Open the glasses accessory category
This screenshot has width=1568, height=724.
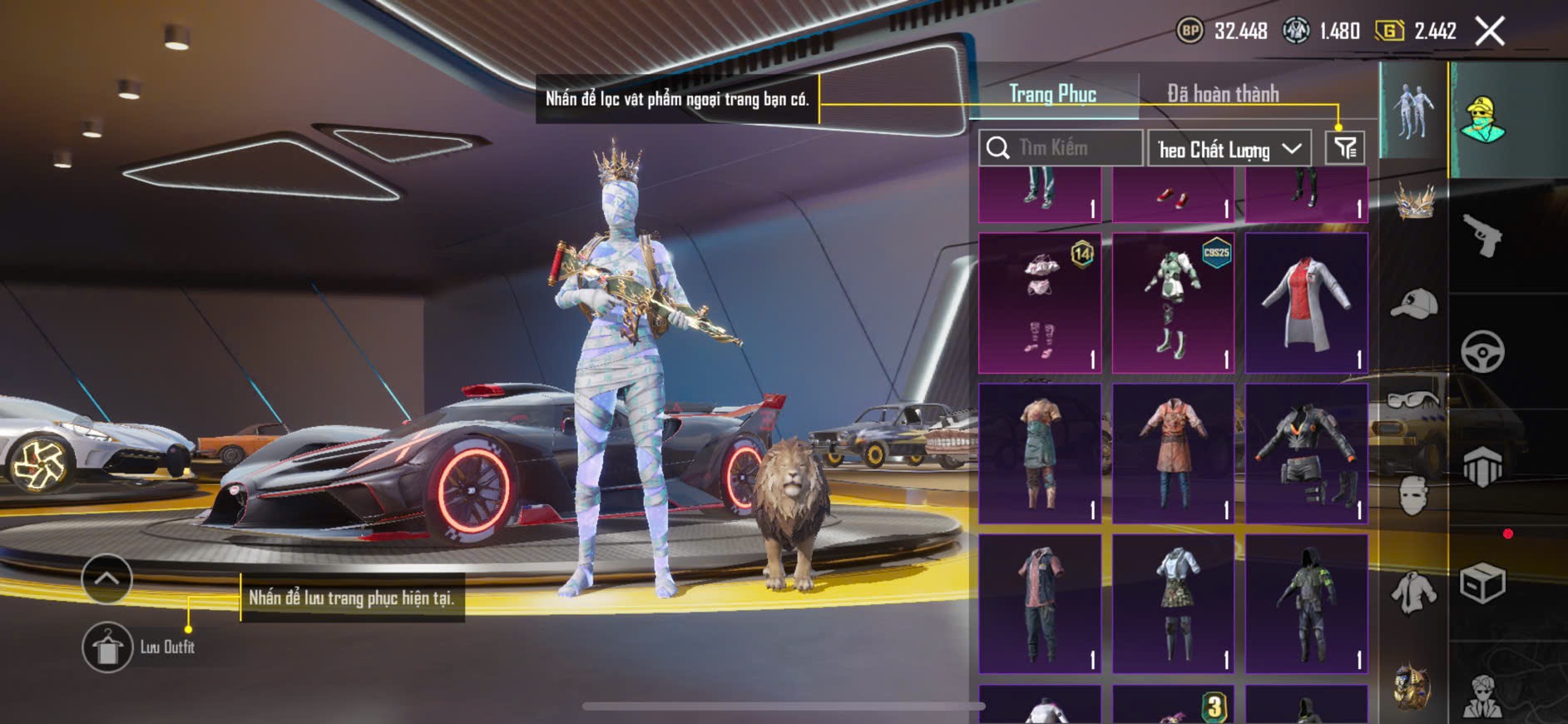(1414, 399)
